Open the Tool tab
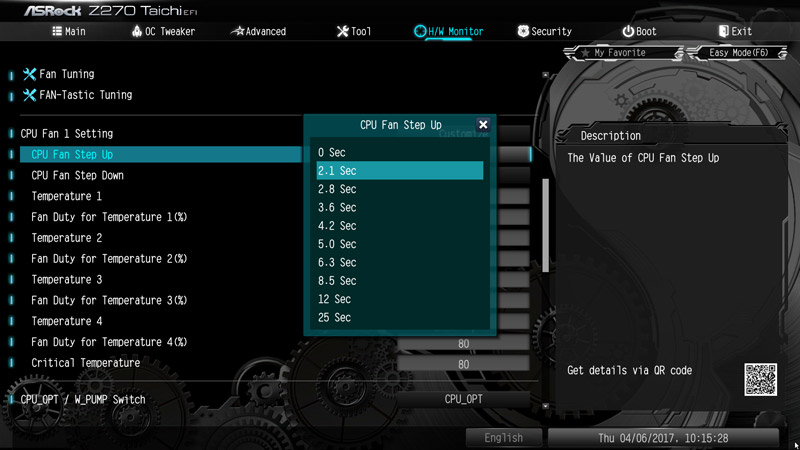The image size is (800, 450). tap(353, 31)
